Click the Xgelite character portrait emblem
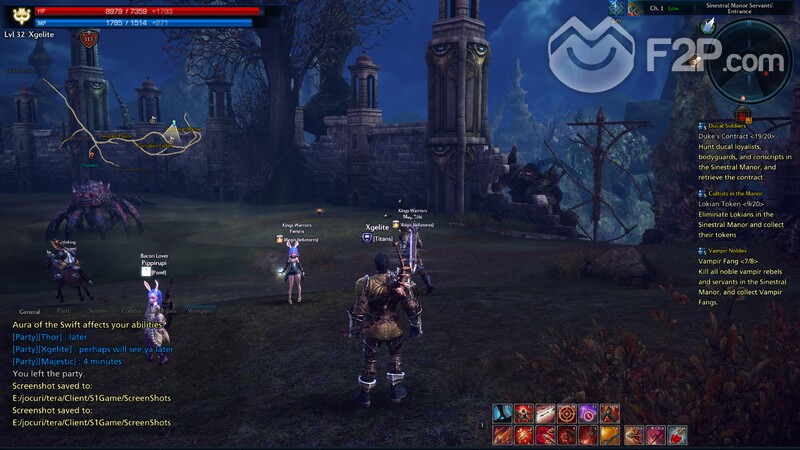Screen dimensions: 800x450 [x=19, y=15]
